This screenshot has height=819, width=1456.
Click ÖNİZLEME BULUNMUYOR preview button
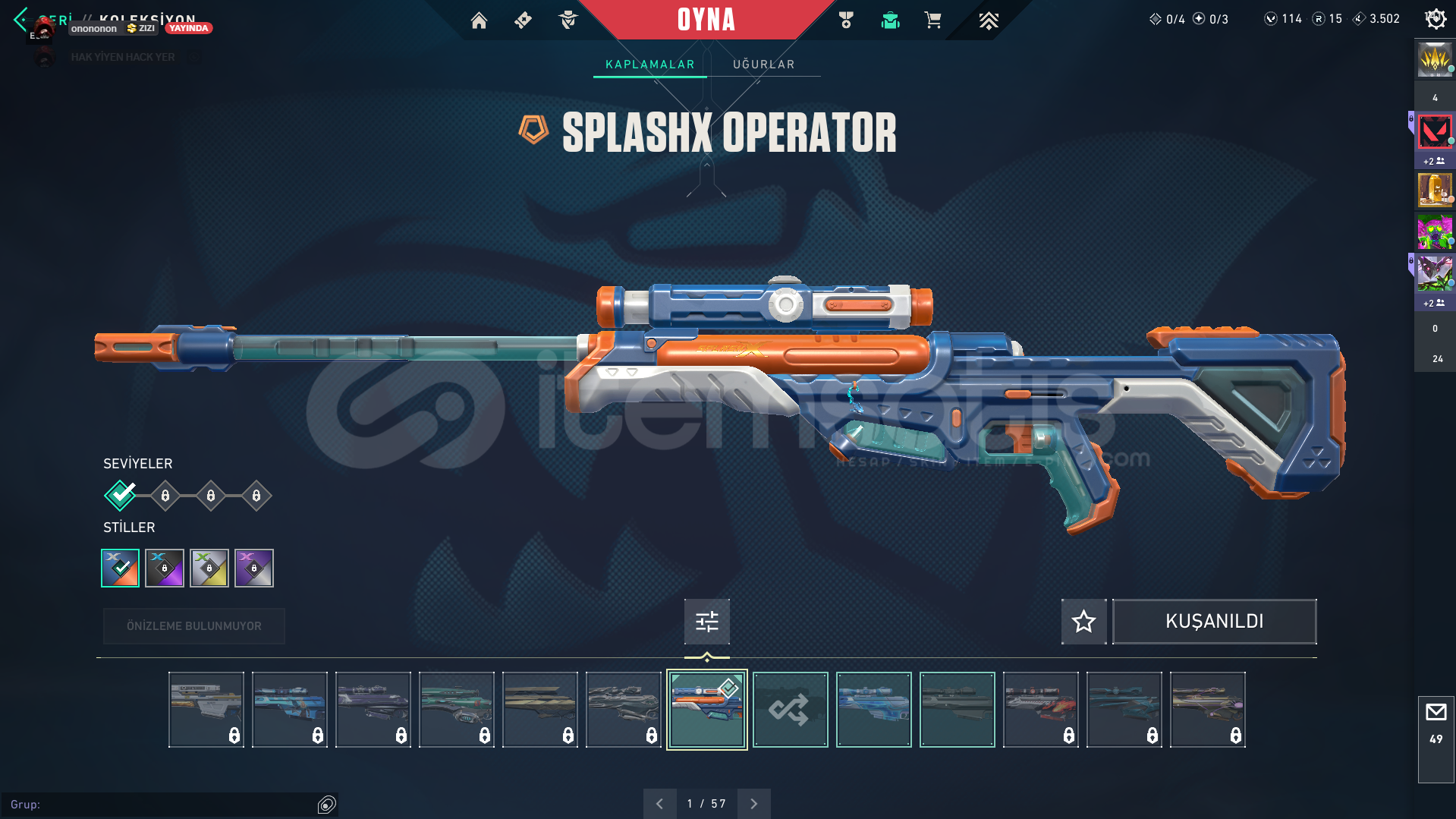tap(194, 626)
